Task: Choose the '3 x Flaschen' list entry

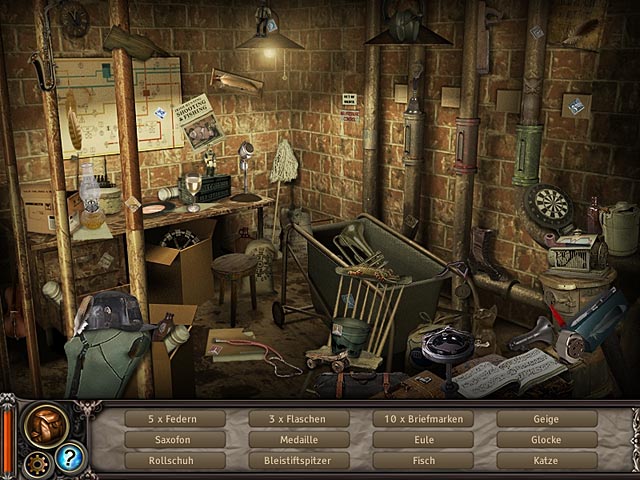Action: point(299,419)
